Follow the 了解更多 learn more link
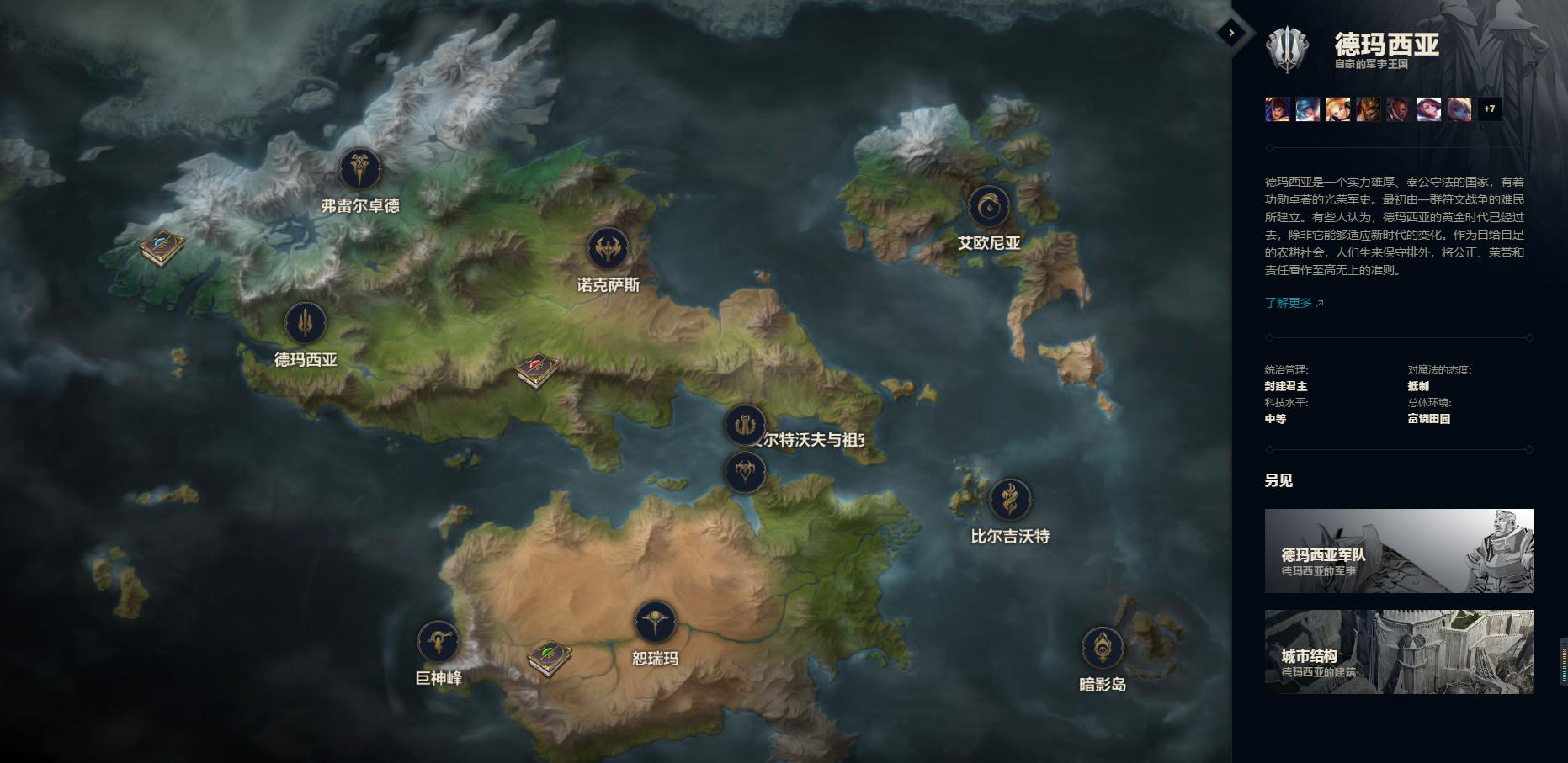 tap(1294, 303)
